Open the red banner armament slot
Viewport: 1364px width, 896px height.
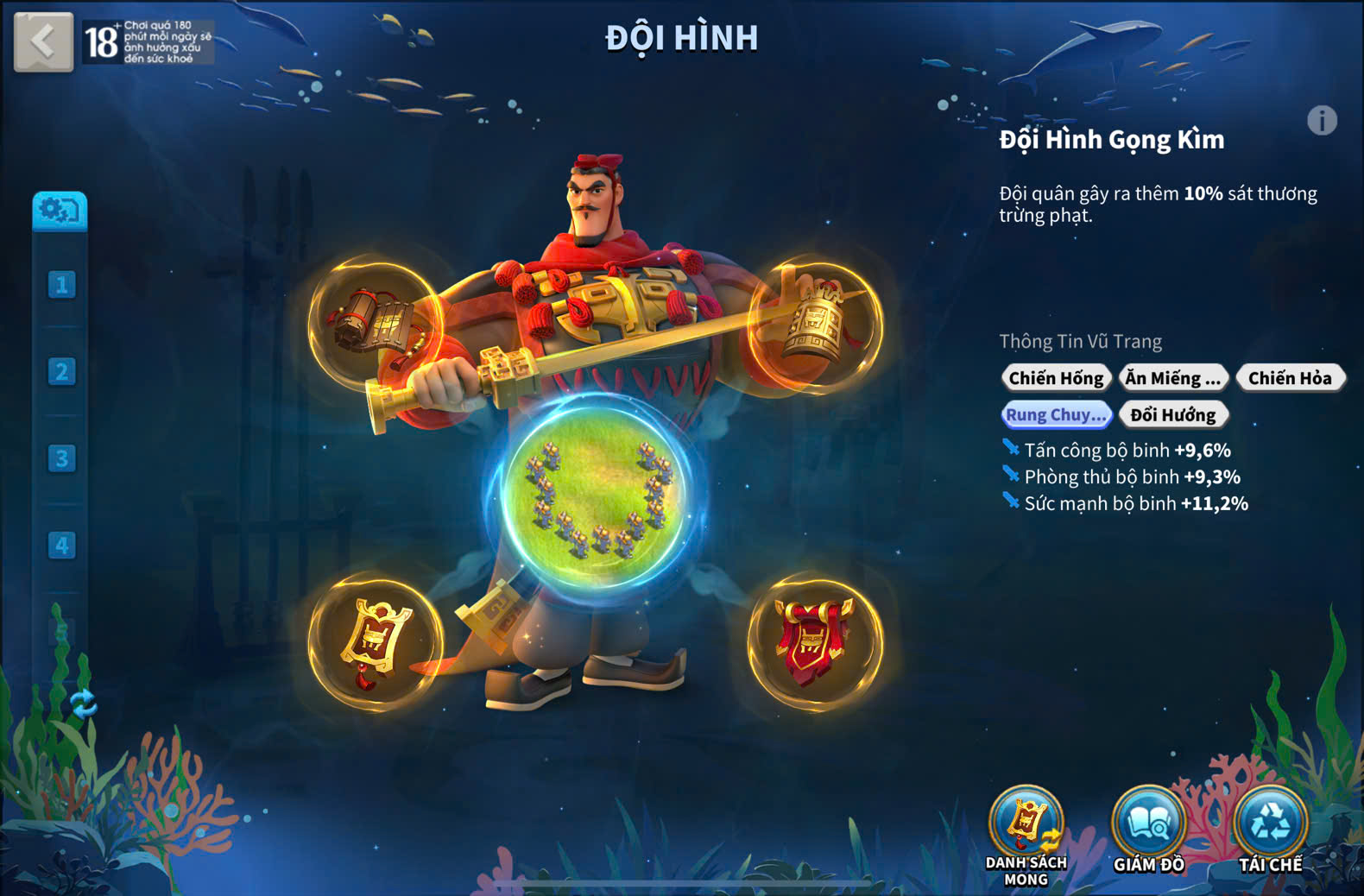[815, 642]
